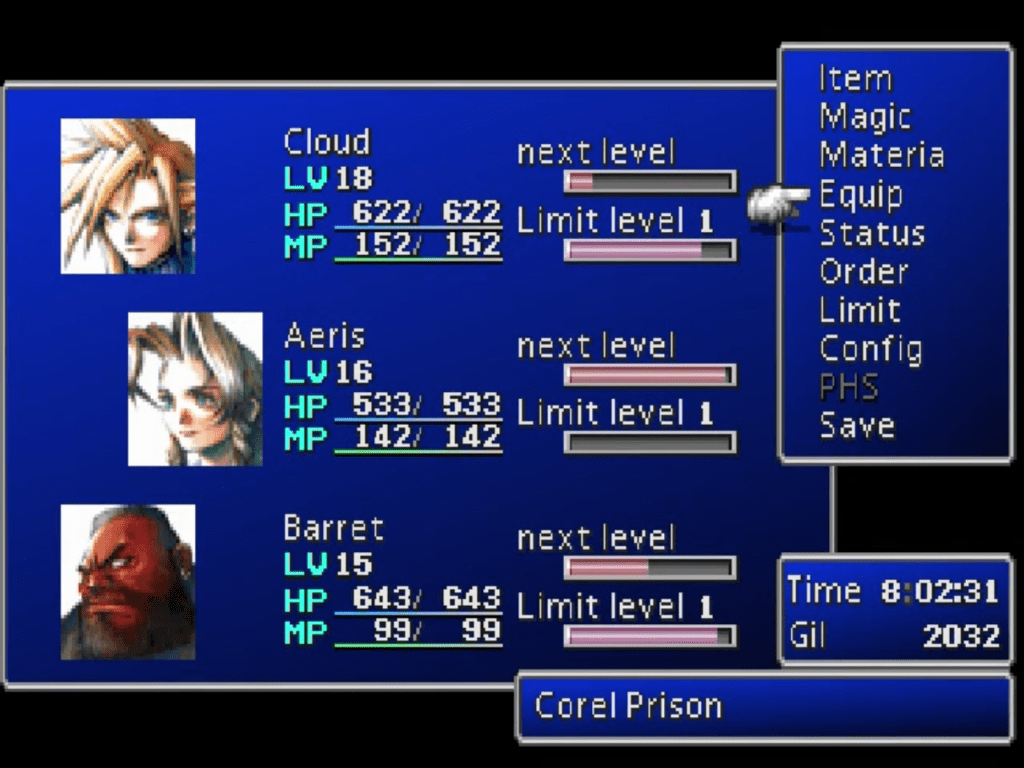The width and height of the screenshot is (1024, 768).
Task: Open the Materia menu
Action: (x=881, y=156)
